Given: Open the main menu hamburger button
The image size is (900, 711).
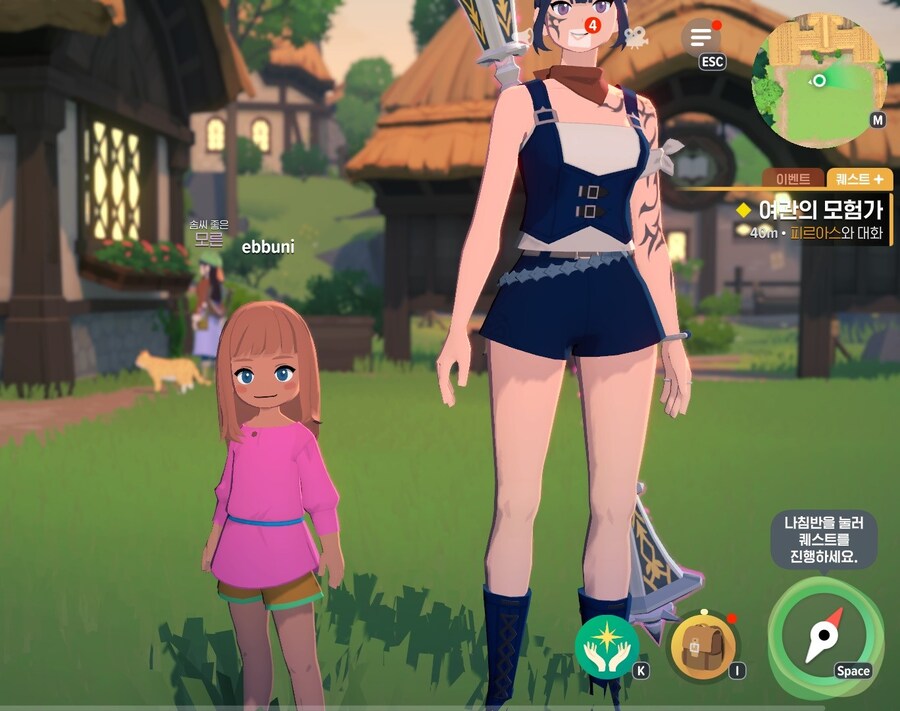Looking at the screenshot, I should [x=701, y=37].
